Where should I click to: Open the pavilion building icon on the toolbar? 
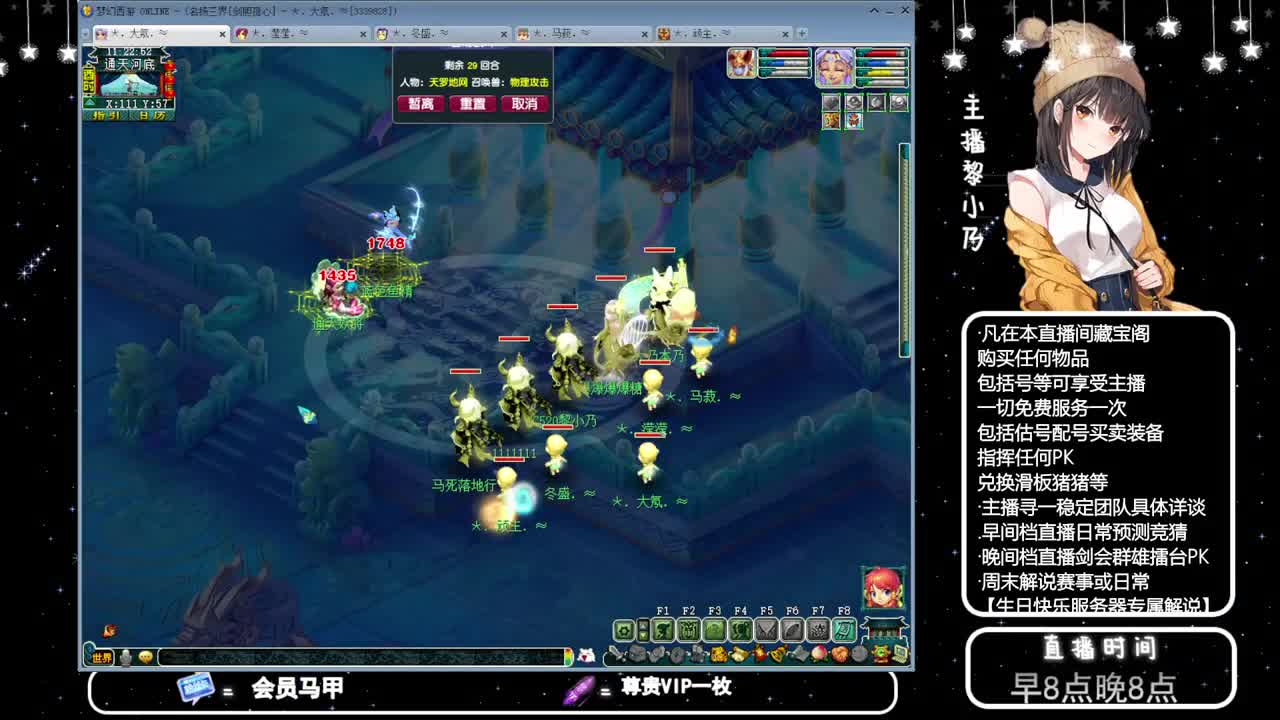882,629
